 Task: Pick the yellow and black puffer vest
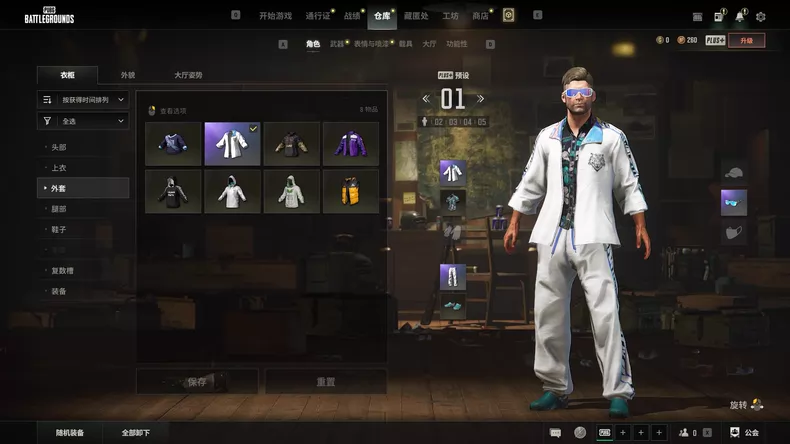(x=351, y=191)
